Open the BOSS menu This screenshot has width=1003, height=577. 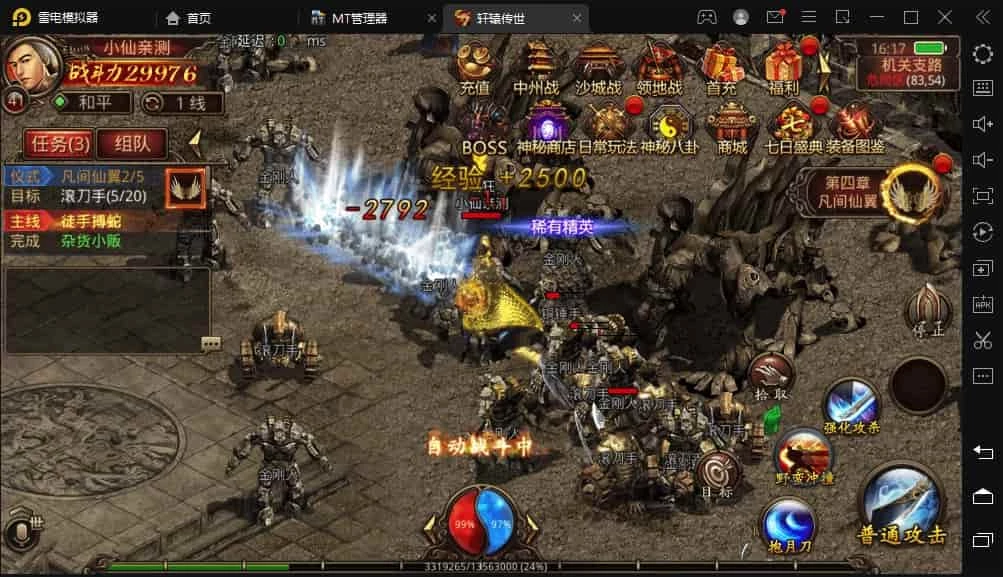click(x=484, y=128)
